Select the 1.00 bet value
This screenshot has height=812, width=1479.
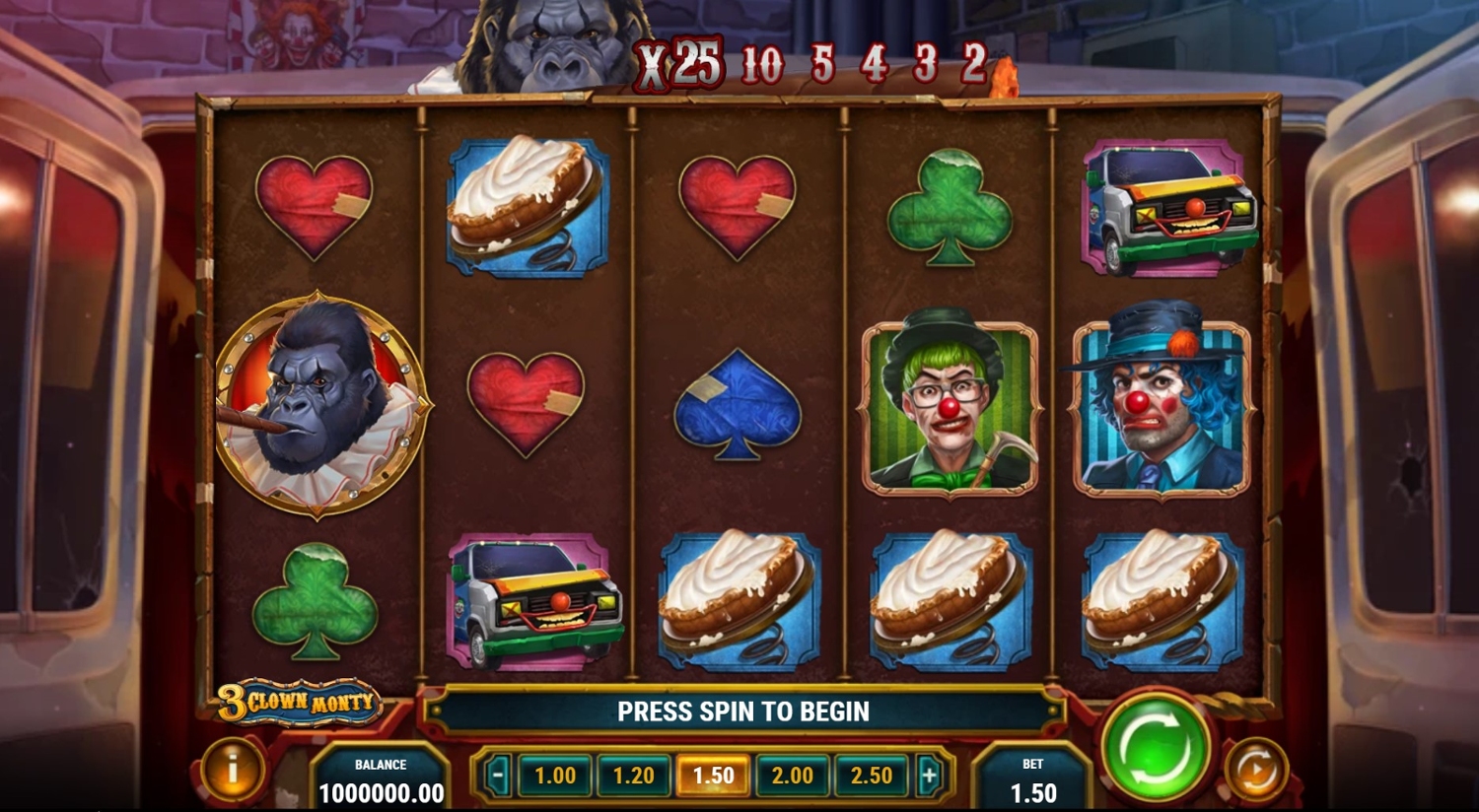pos(554,776)
